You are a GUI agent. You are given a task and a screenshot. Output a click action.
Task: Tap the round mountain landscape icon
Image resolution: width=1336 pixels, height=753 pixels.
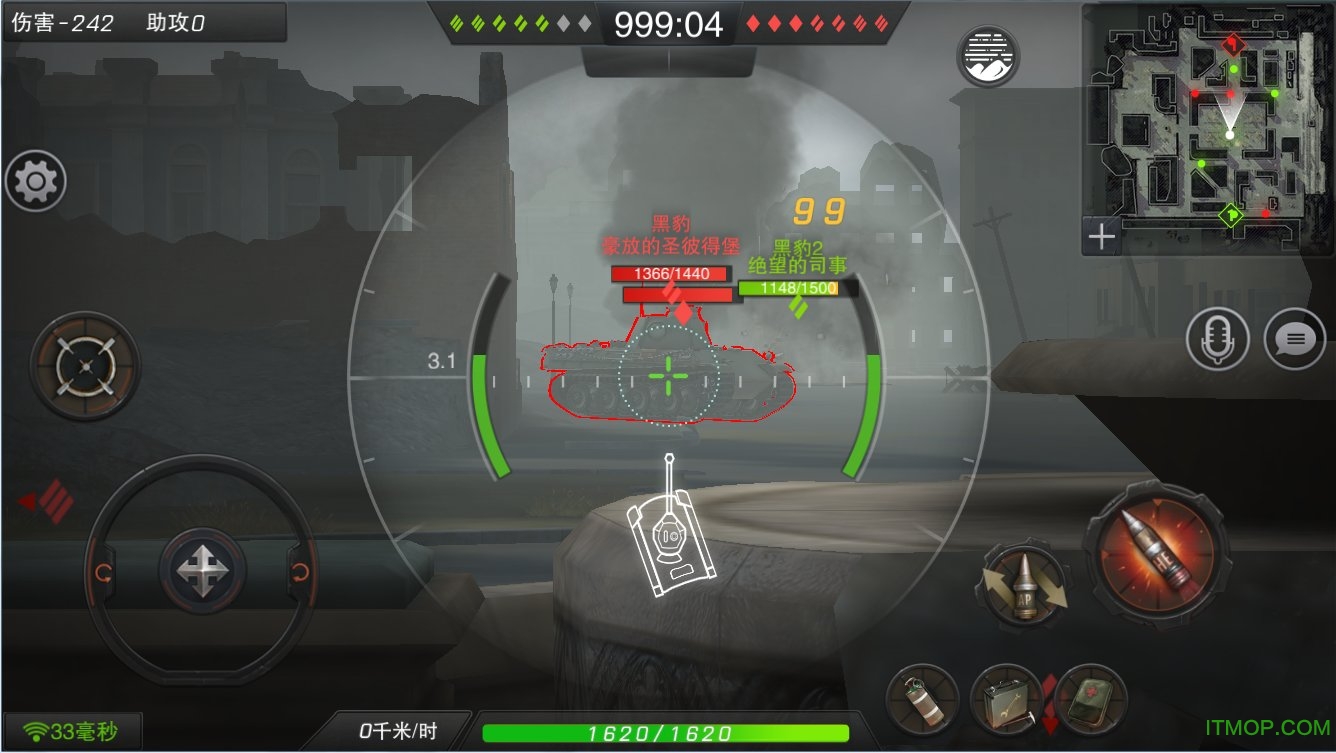(988, 57)
